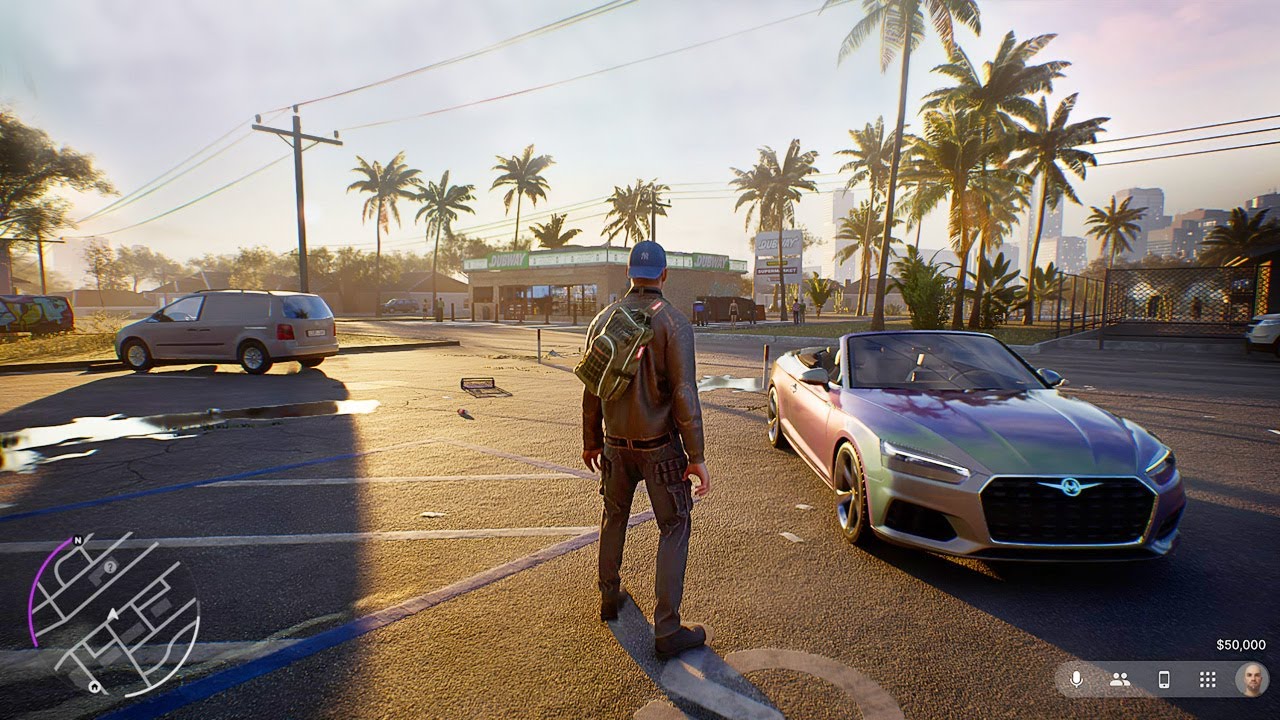Open the players group icon
The width and height of the screenshot is (1280, 720).
click(1120, 679)
